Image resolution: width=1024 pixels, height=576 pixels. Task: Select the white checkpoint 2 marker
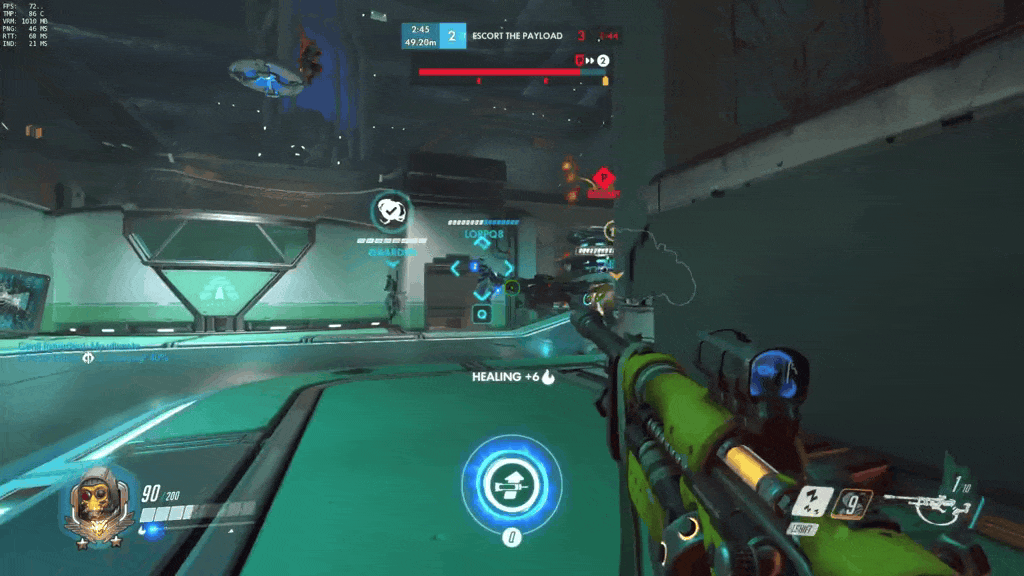(603, 60)
